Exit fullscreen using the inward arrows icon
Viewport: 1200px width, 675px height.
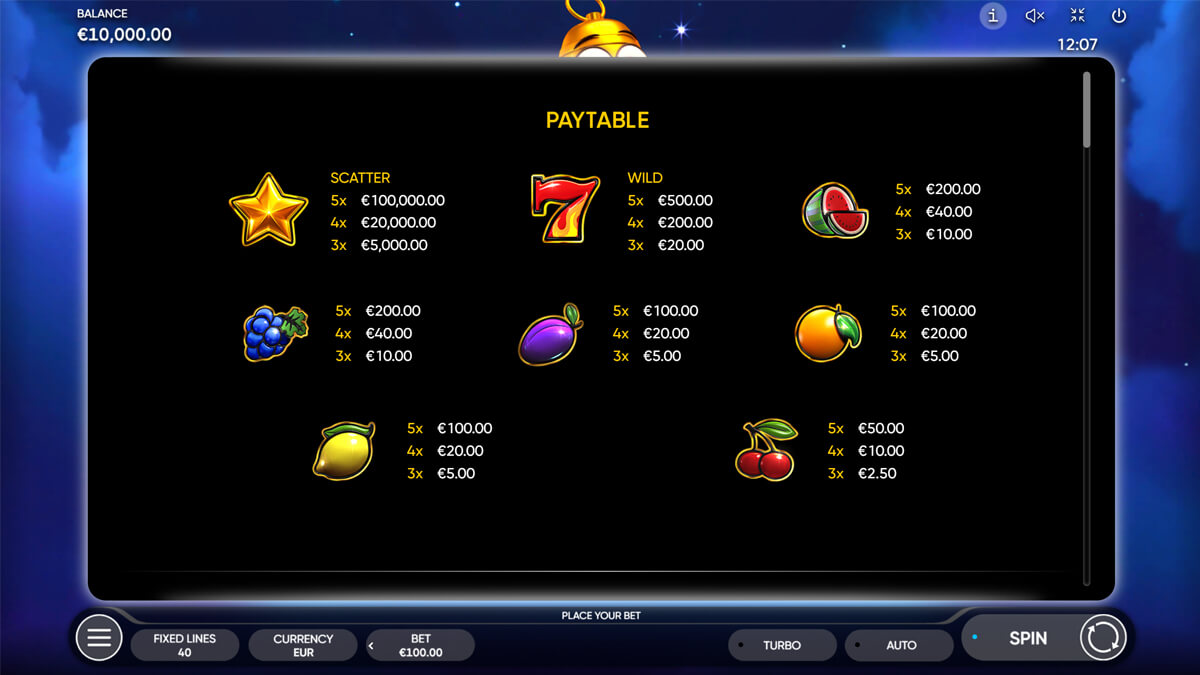click(x=1077, y=16)
